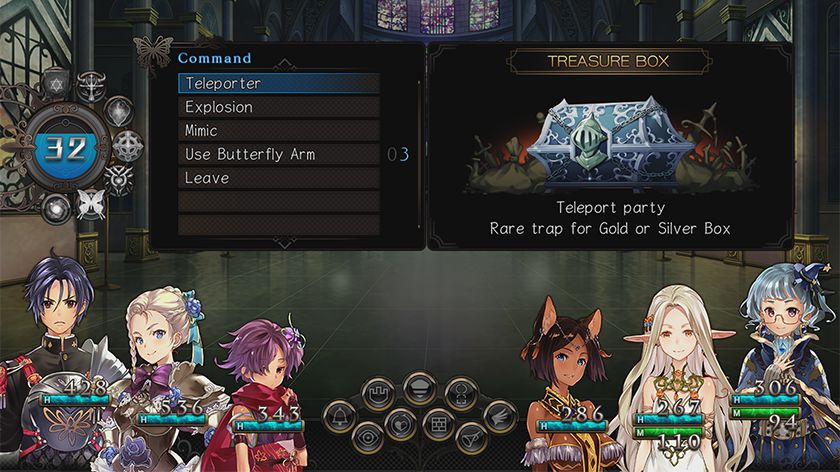Select the brick wall icon
This screenshot has height=472, width=840.
tap(440, 422)
